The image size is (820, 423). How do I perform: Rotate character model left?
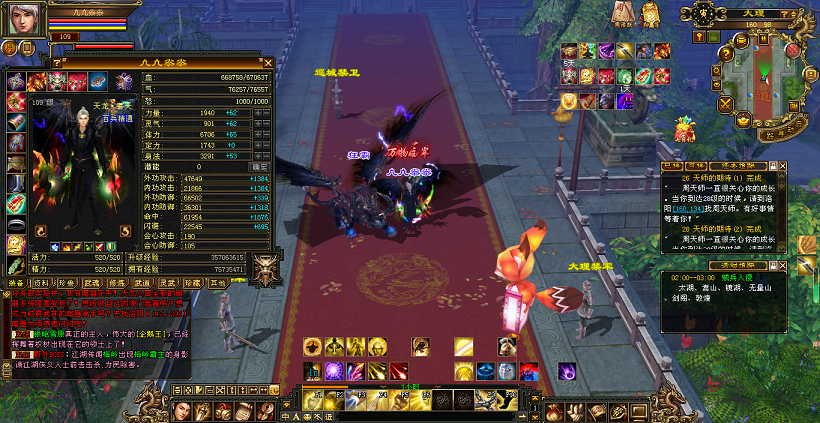coord(41,232)
